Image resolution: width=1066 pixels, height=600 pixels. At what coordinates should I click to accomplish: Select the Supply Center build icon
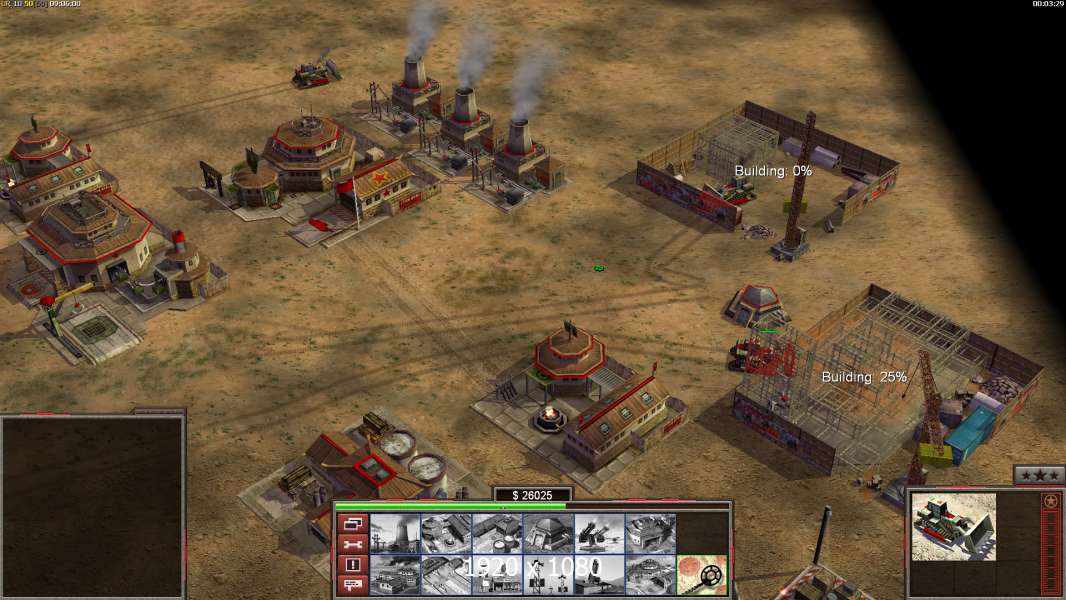click(x=498, y=533)
